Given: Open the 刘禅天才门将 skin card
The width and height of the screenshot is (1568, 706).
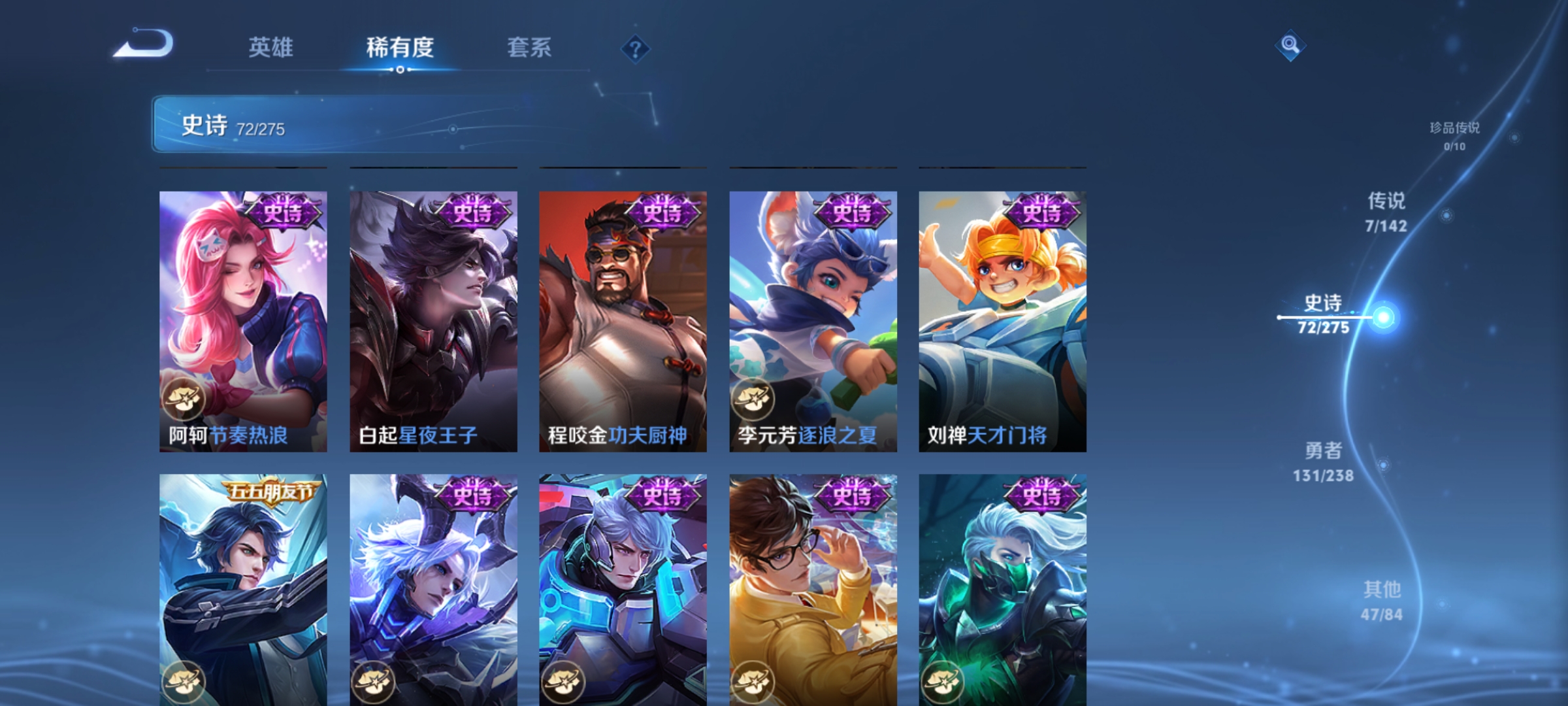Looking at the screenshot, I should (1004, 320).
